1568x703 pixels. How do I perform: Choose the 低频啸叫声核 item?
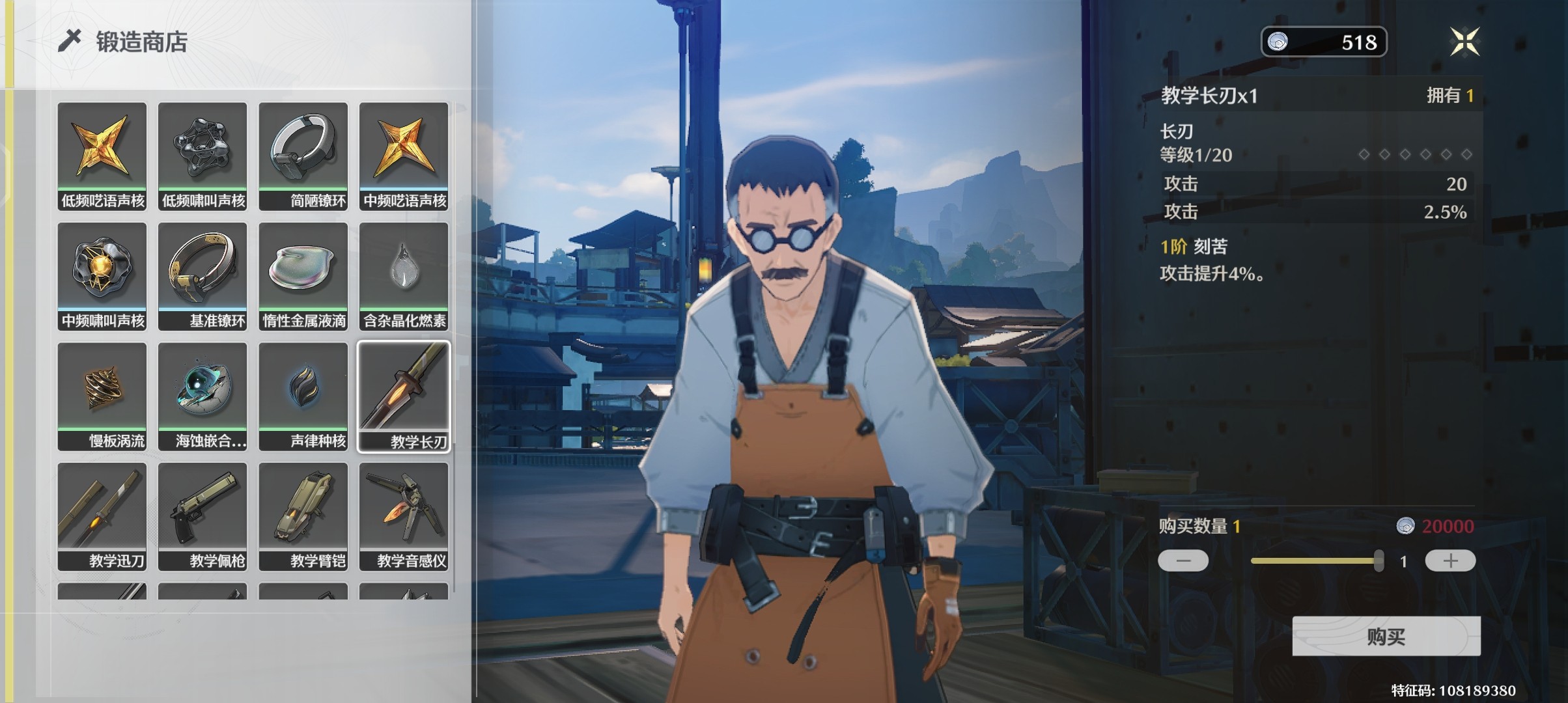(203, 156)
